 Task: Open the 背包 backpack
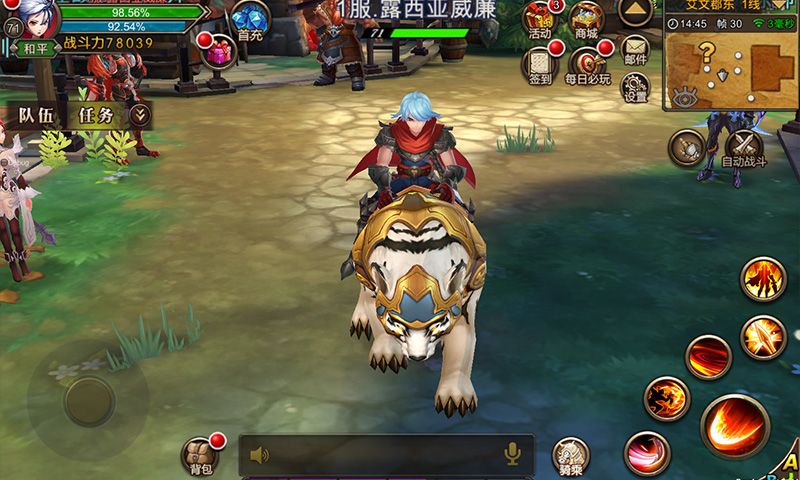click(x=200, y=455)
